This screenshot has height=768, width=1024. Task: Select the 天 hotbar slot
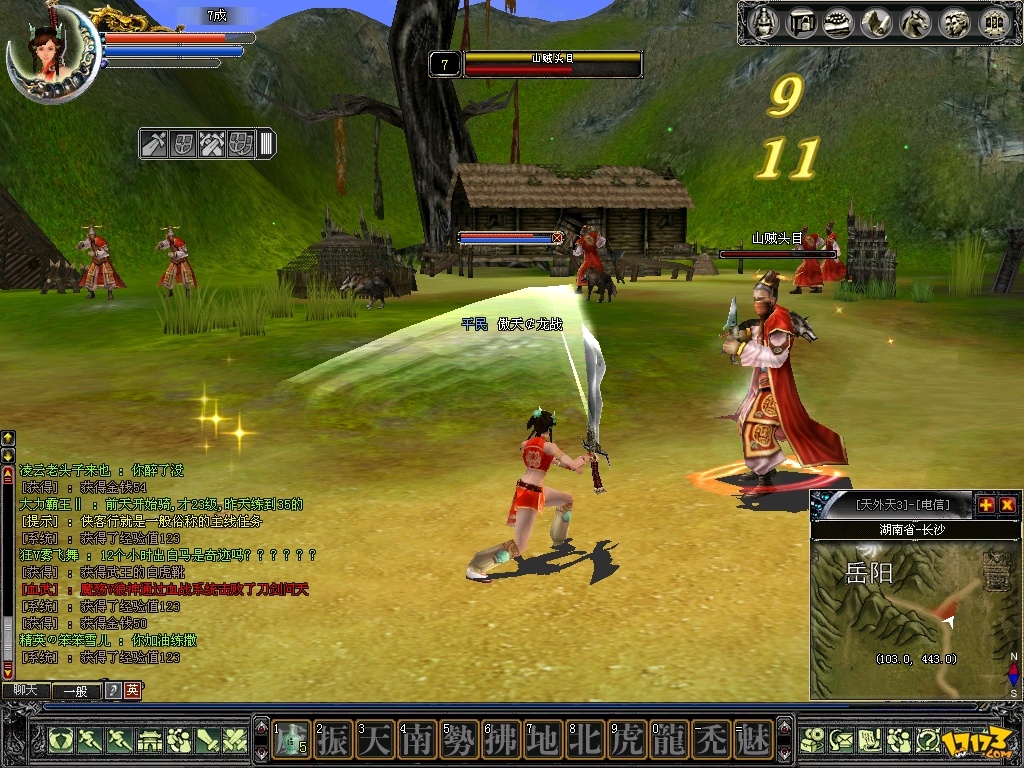pos(375,741)
